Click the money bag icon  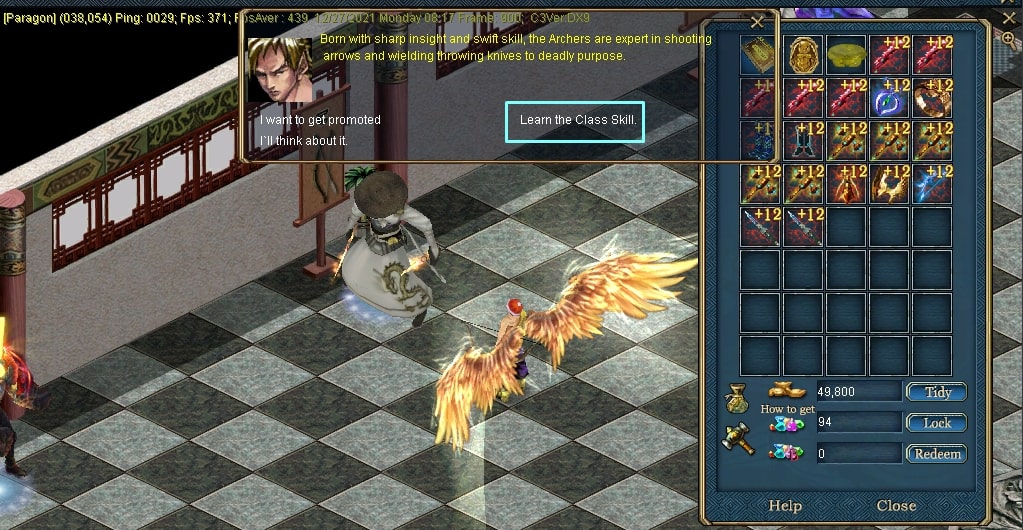click(x=736, y=403)
